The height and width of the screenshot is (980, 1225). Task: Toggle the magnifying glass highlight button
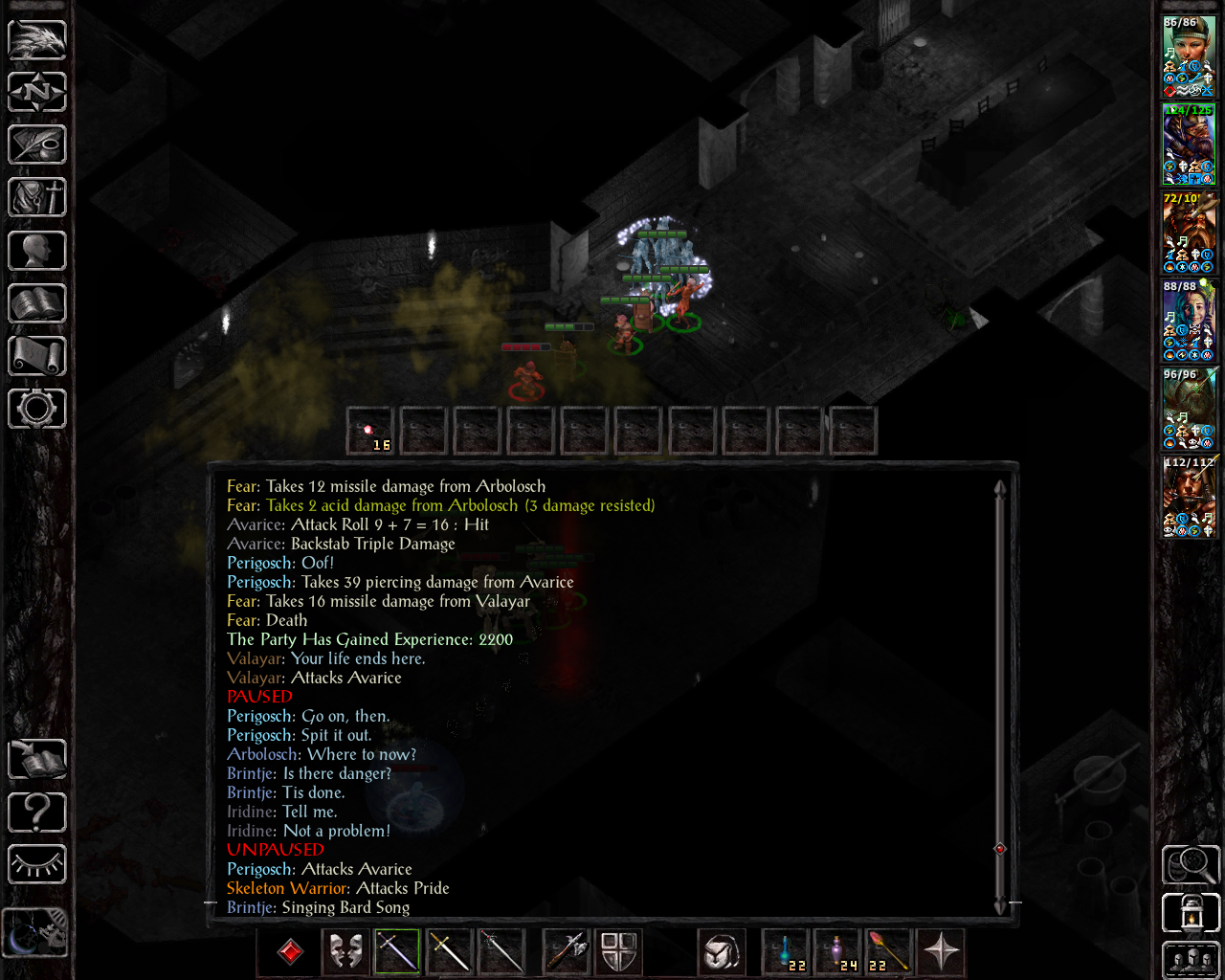tap(1191, 865)
